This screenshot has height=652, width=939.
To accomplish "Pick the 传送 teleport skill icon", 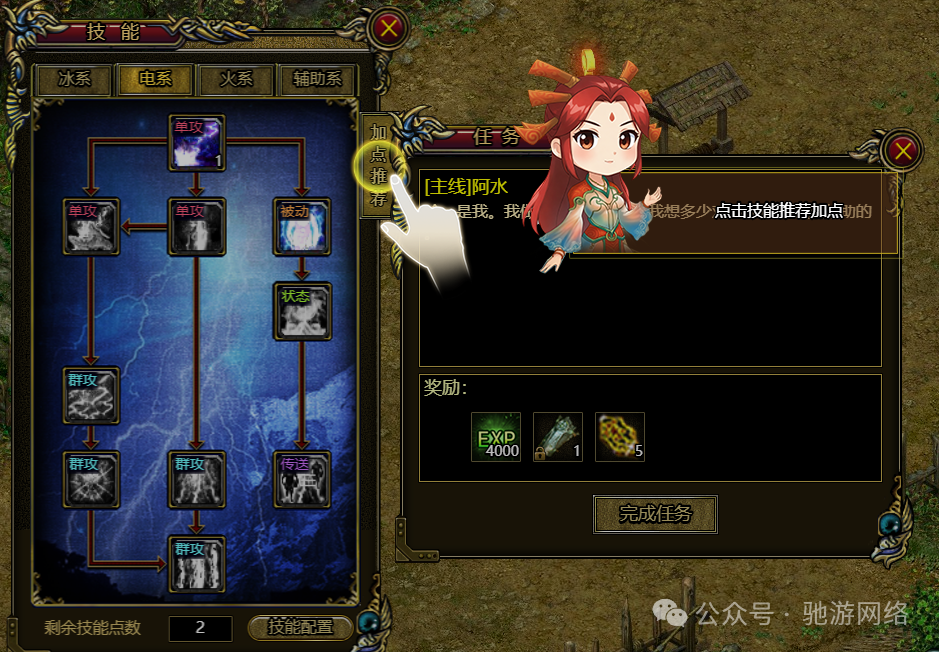I will [302, 479].
